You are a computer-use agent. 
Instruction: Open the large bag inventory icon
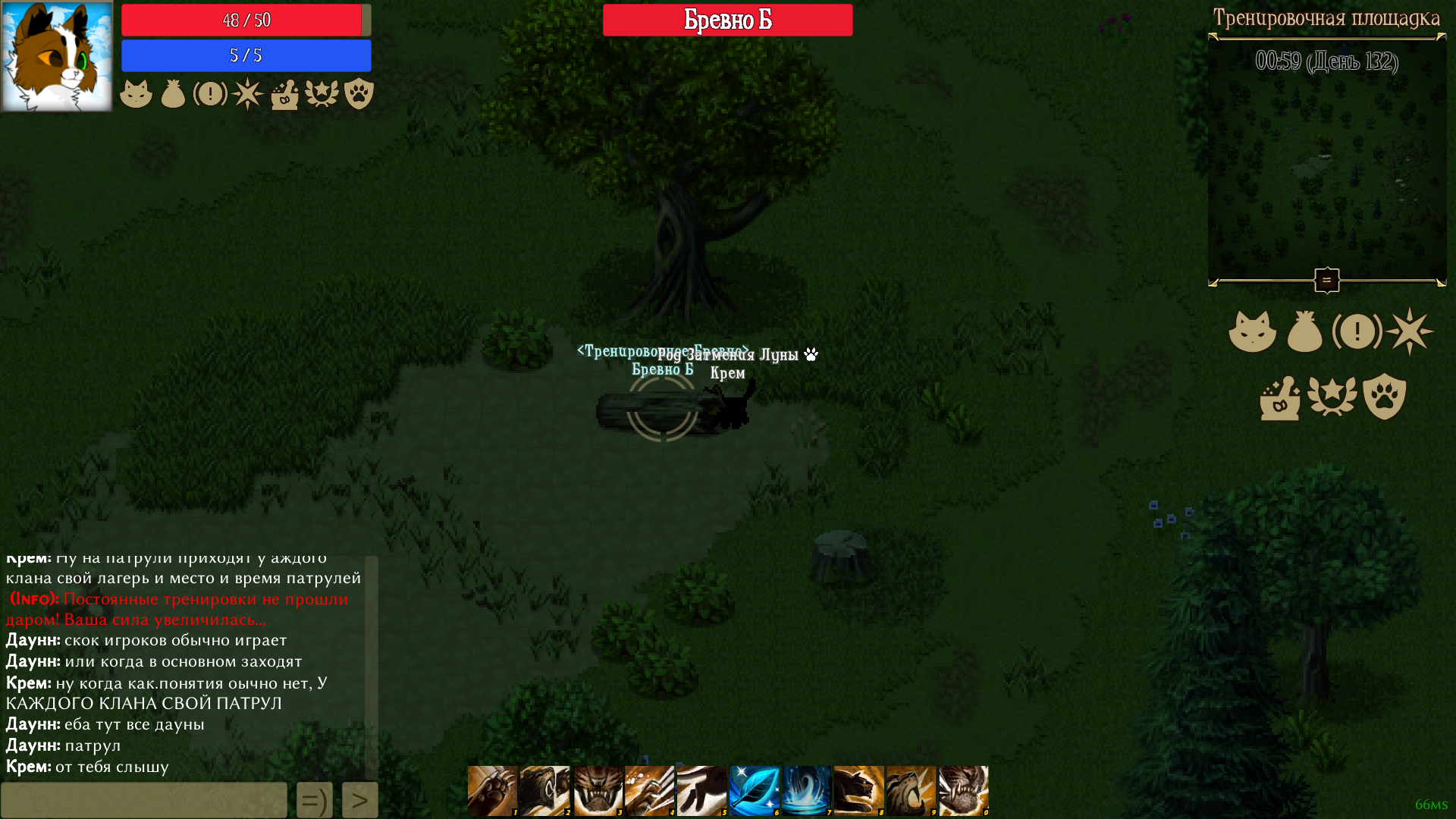(x=1304, y=332)
